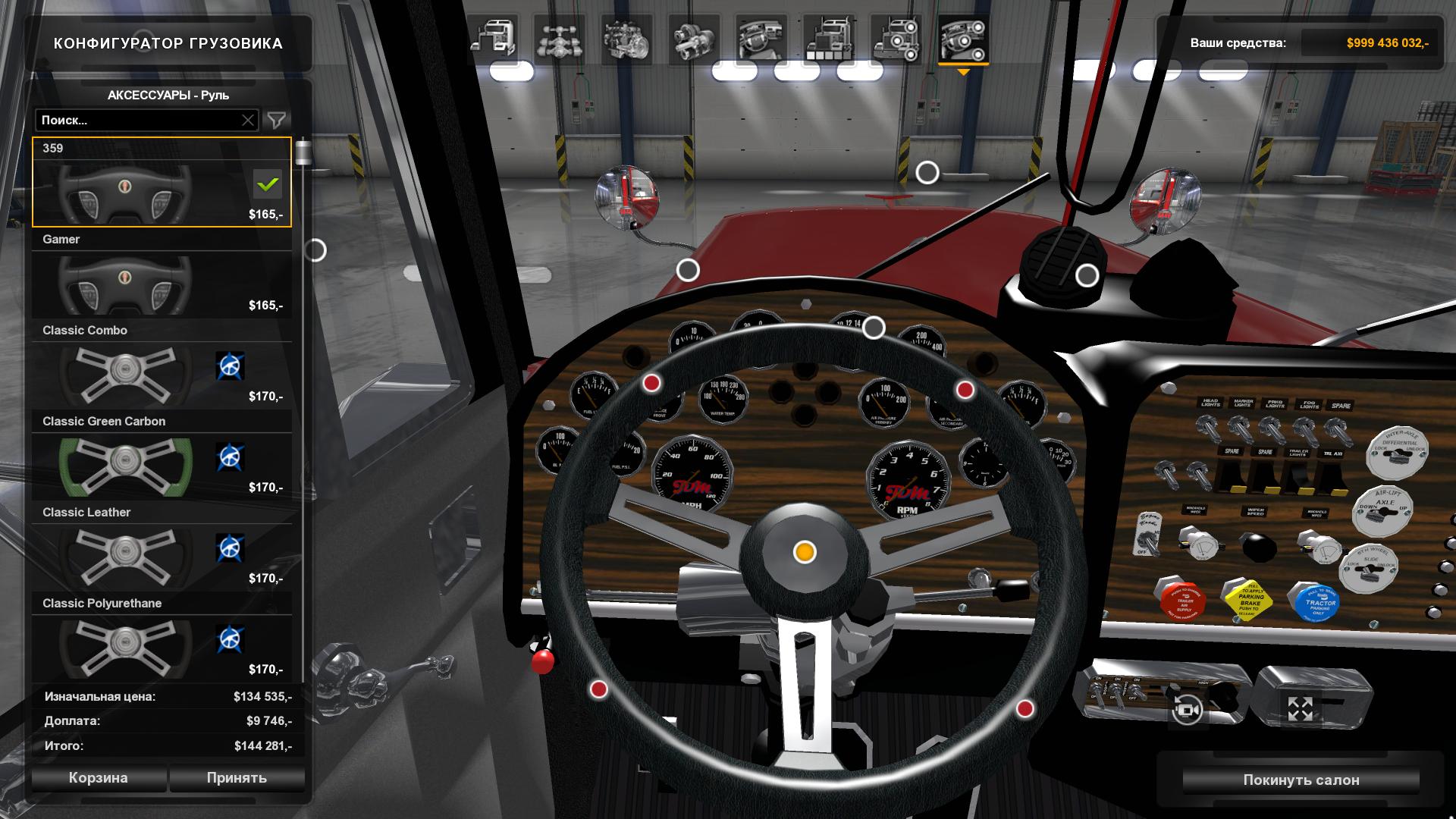
Task: Open the Корзина cart
Action: [99, 777]
